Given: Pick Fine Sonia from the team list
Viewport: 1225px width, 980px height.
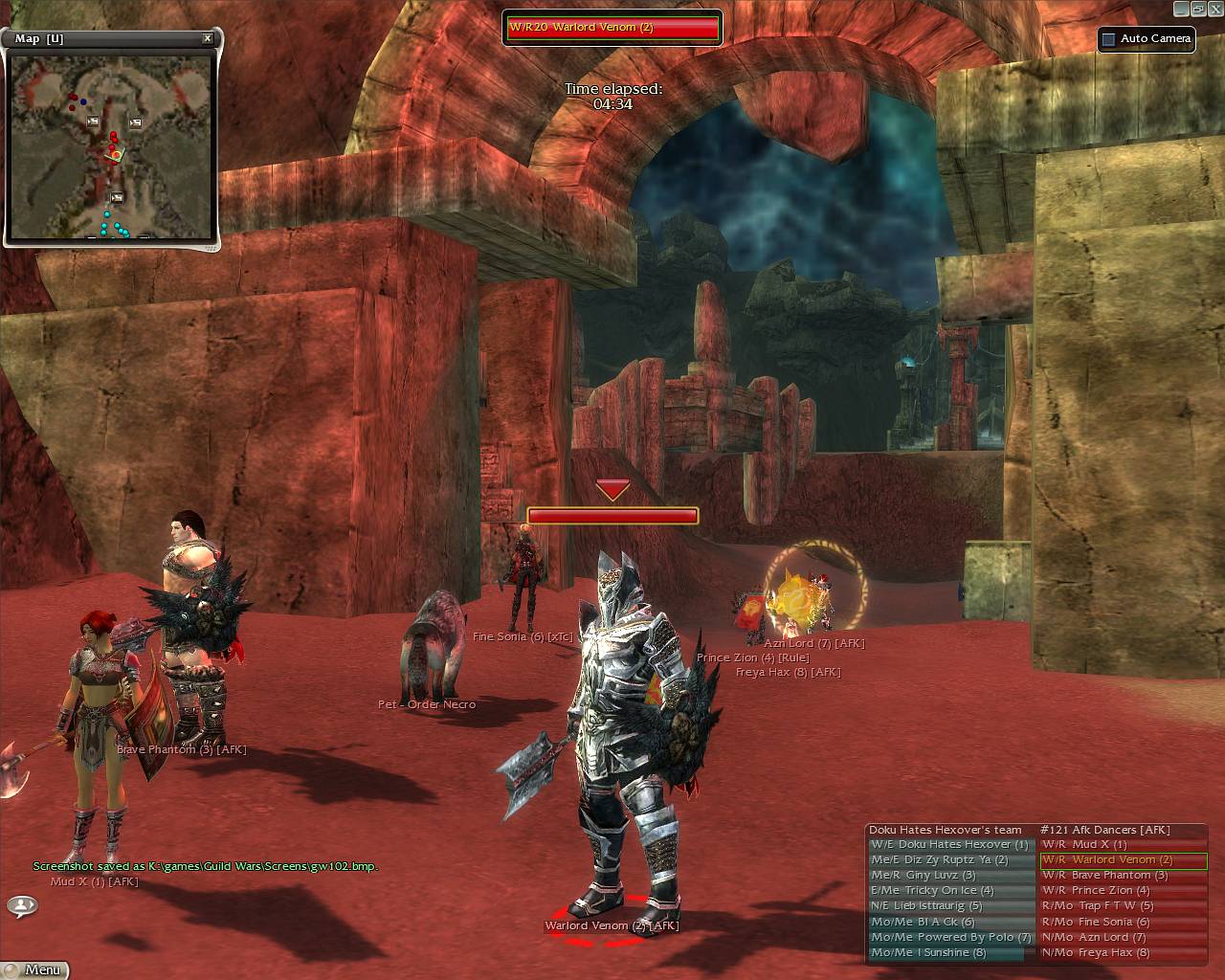Looking at the screenshot, I should [1122, 923].
